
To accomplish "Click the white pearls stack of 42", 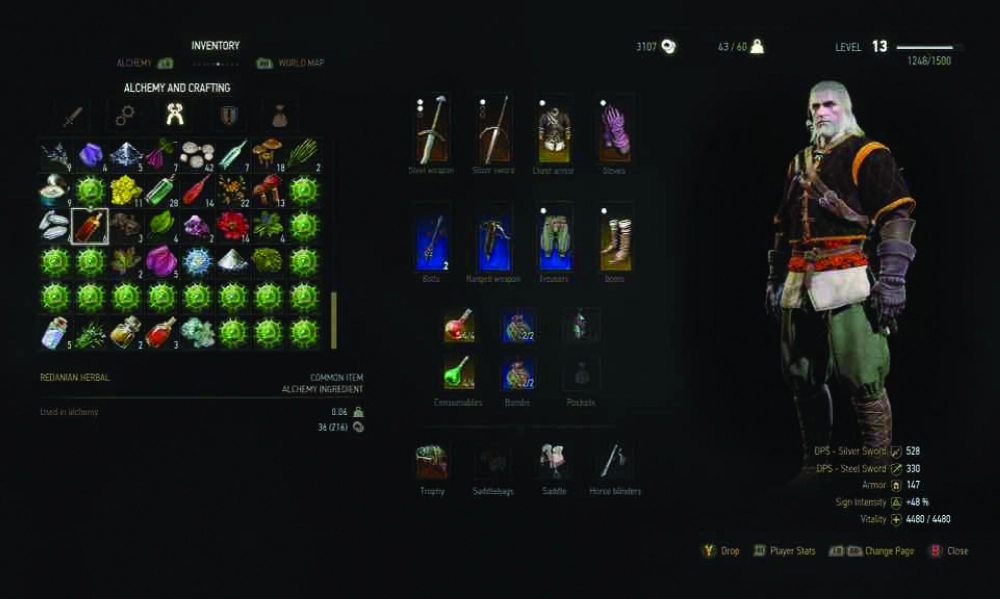I will [197, 154].
